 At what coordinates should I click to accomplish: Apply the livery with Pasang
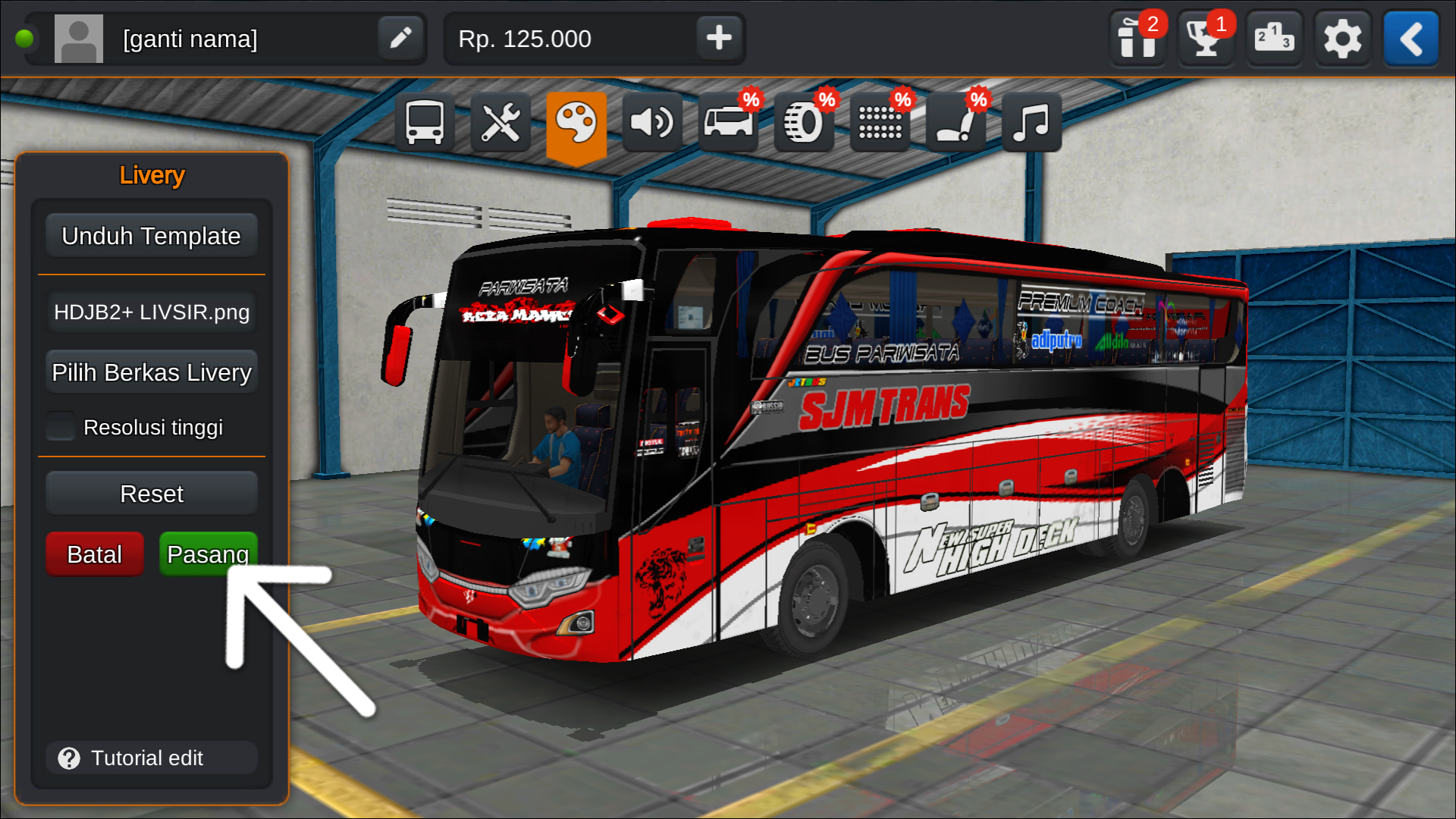tap(207, 554)
